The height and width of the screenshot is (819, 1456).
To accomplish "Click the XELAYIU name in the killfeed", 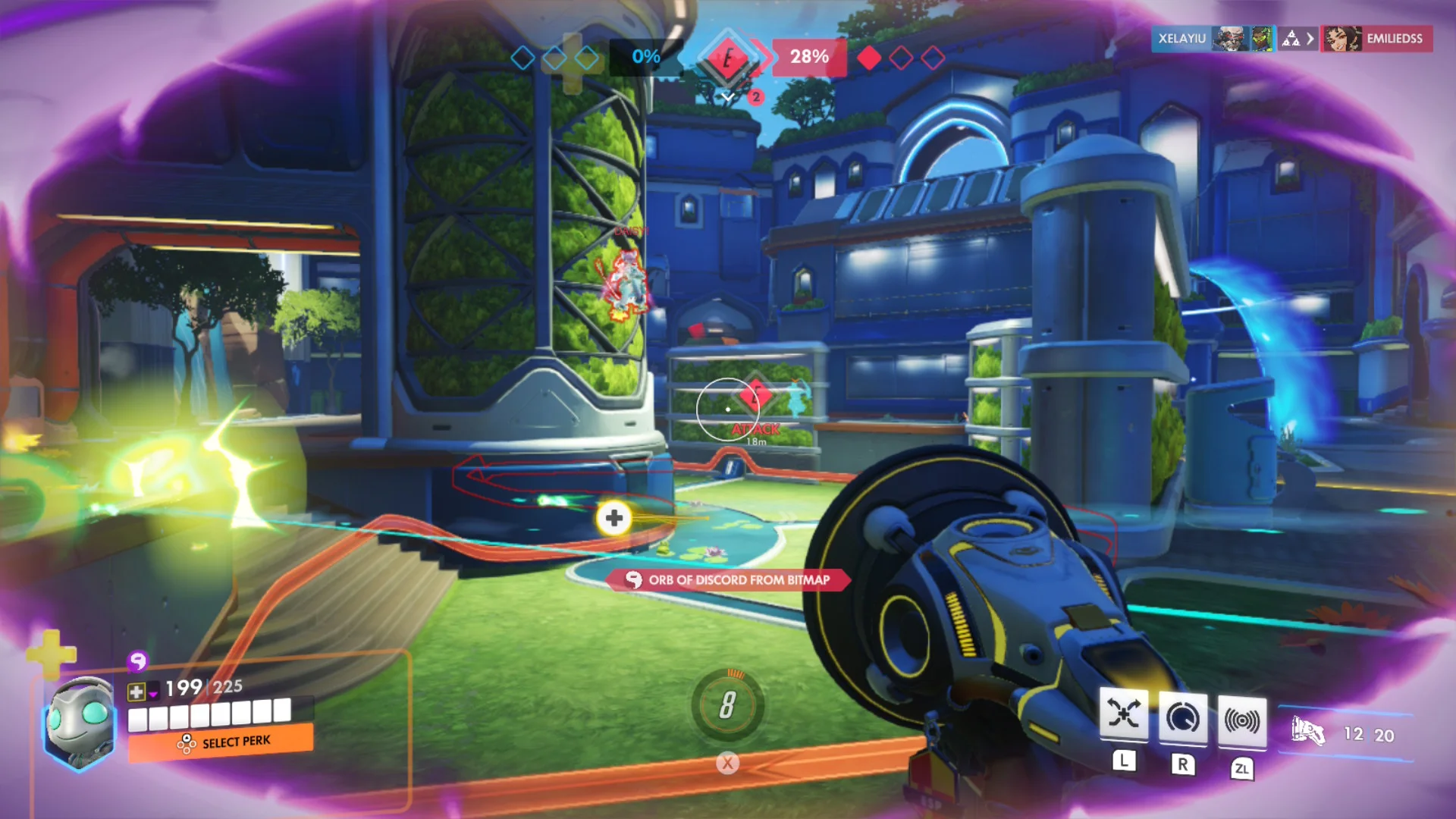I will 1181,39.
